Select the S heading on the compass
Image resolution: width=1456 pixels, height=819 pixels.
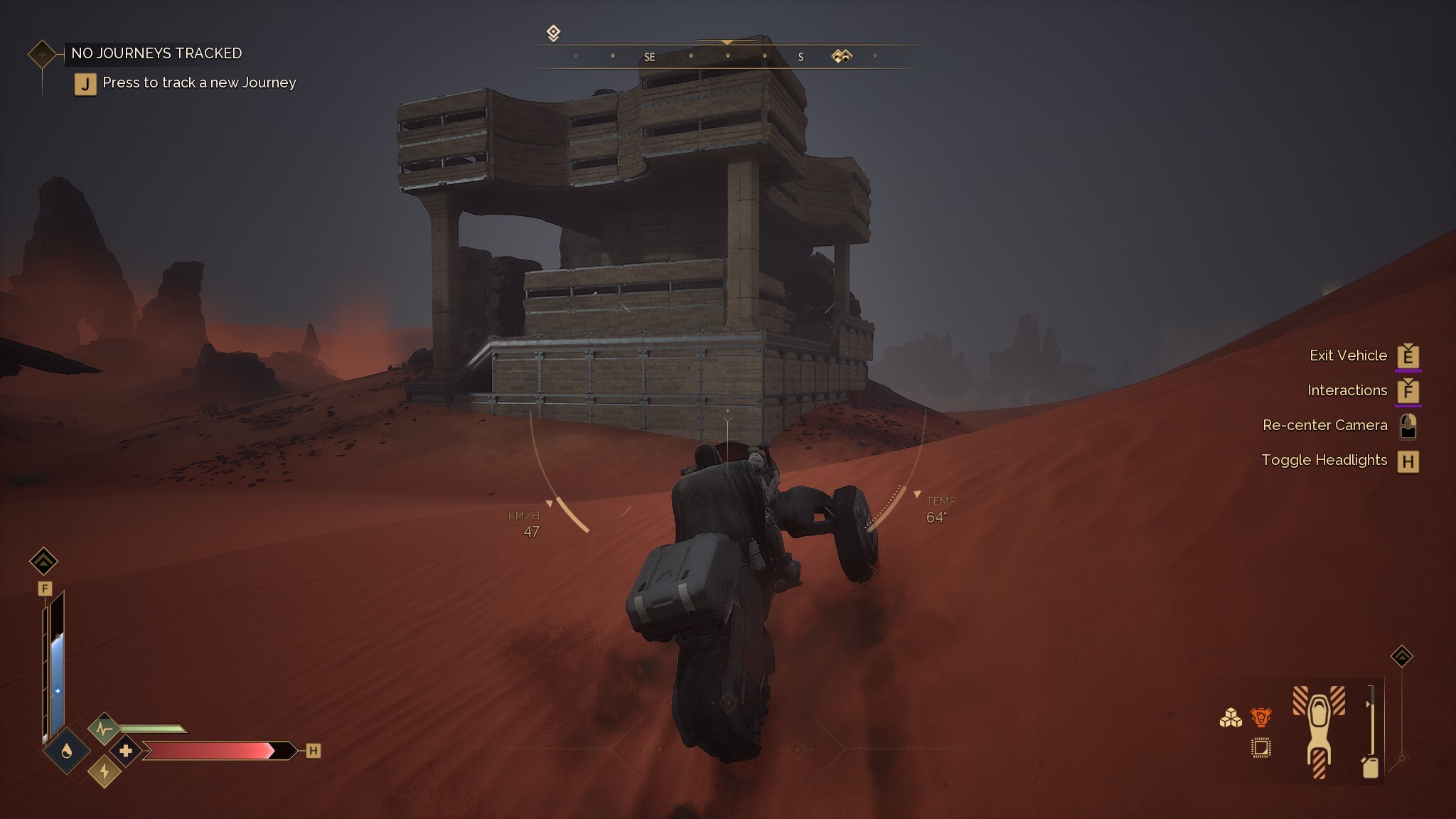[801, 56]
